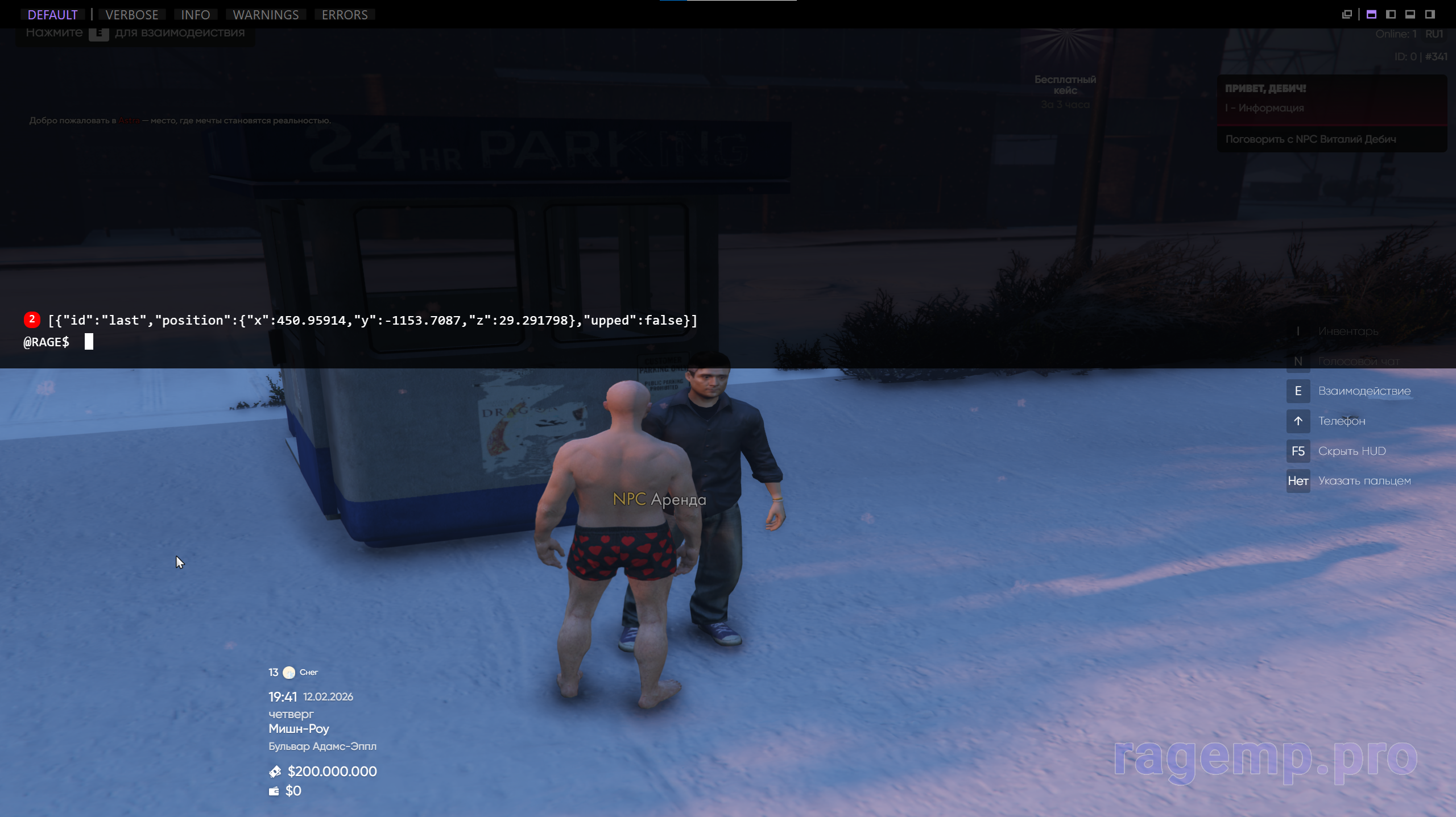Viewport: 1456px width, 817px height.
Task: Dock the console to the top
Action: pos(1372,15)
